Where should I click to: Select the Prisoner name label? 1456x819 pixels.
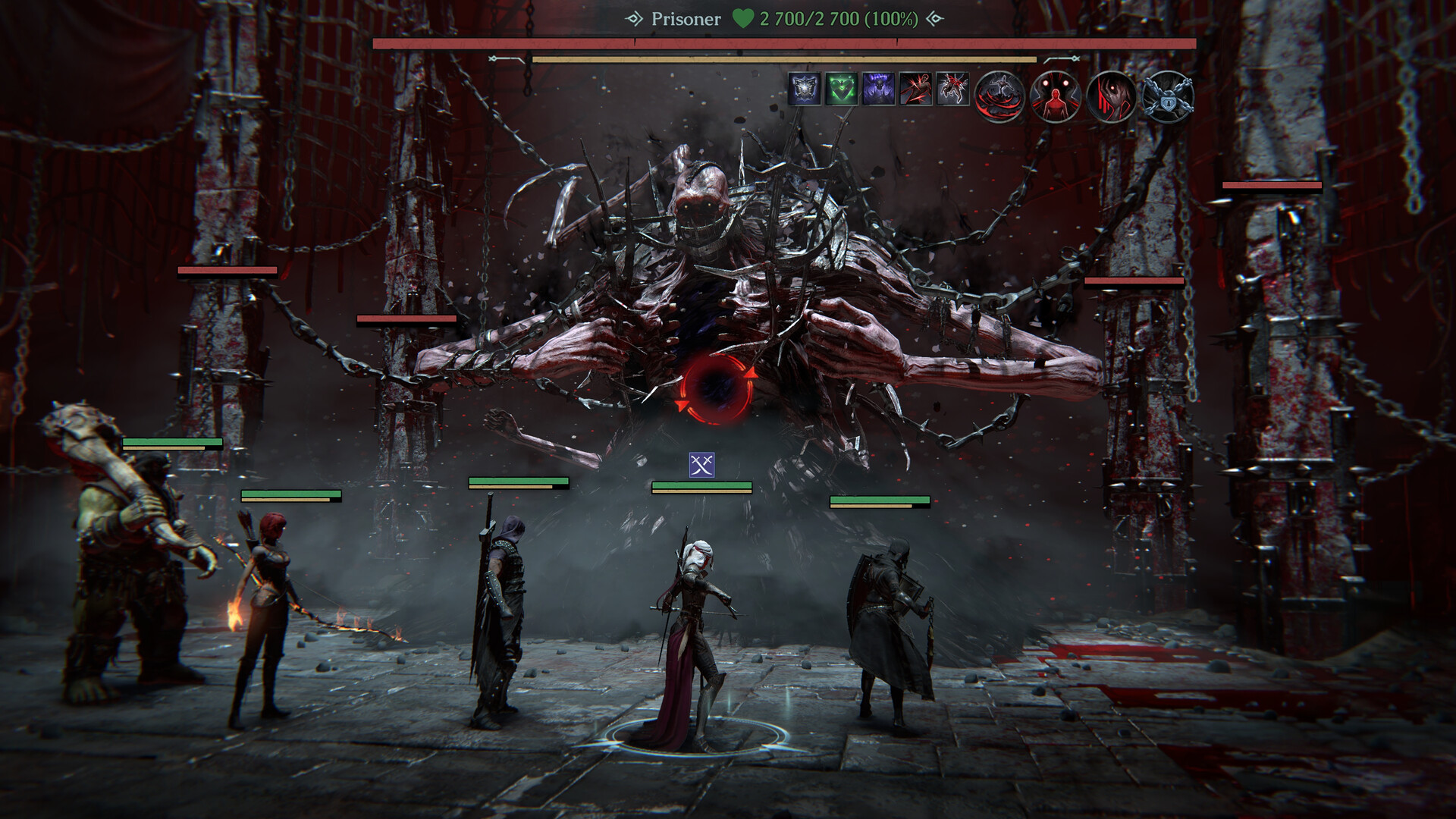(686, 17)
